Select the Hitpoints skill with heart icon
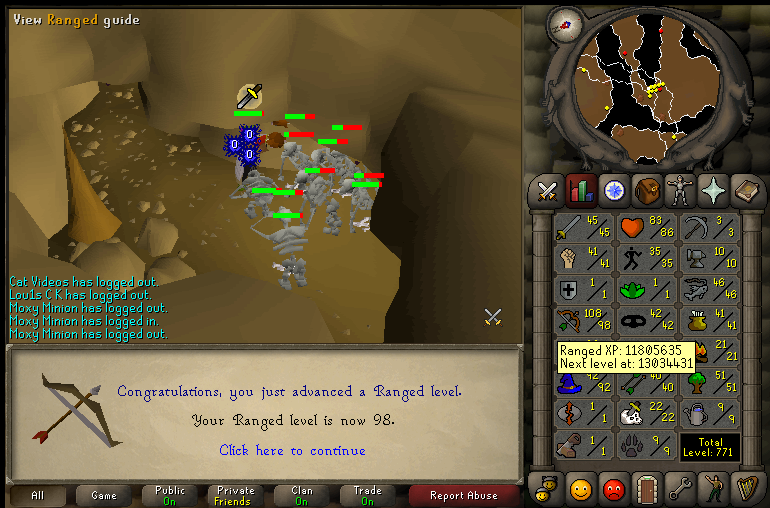 [x=648, y=229]
